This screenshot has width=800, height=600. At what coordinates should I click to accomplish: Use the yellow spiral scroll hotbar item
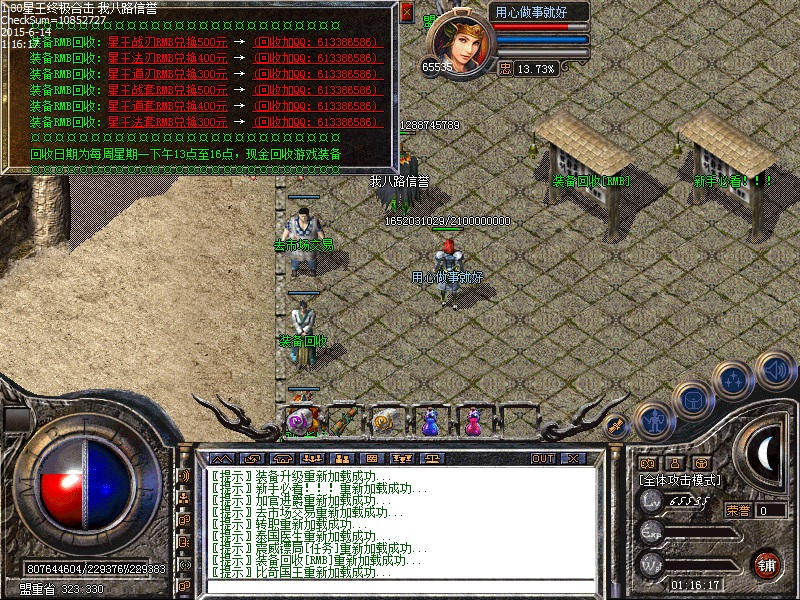click(386, 422)
